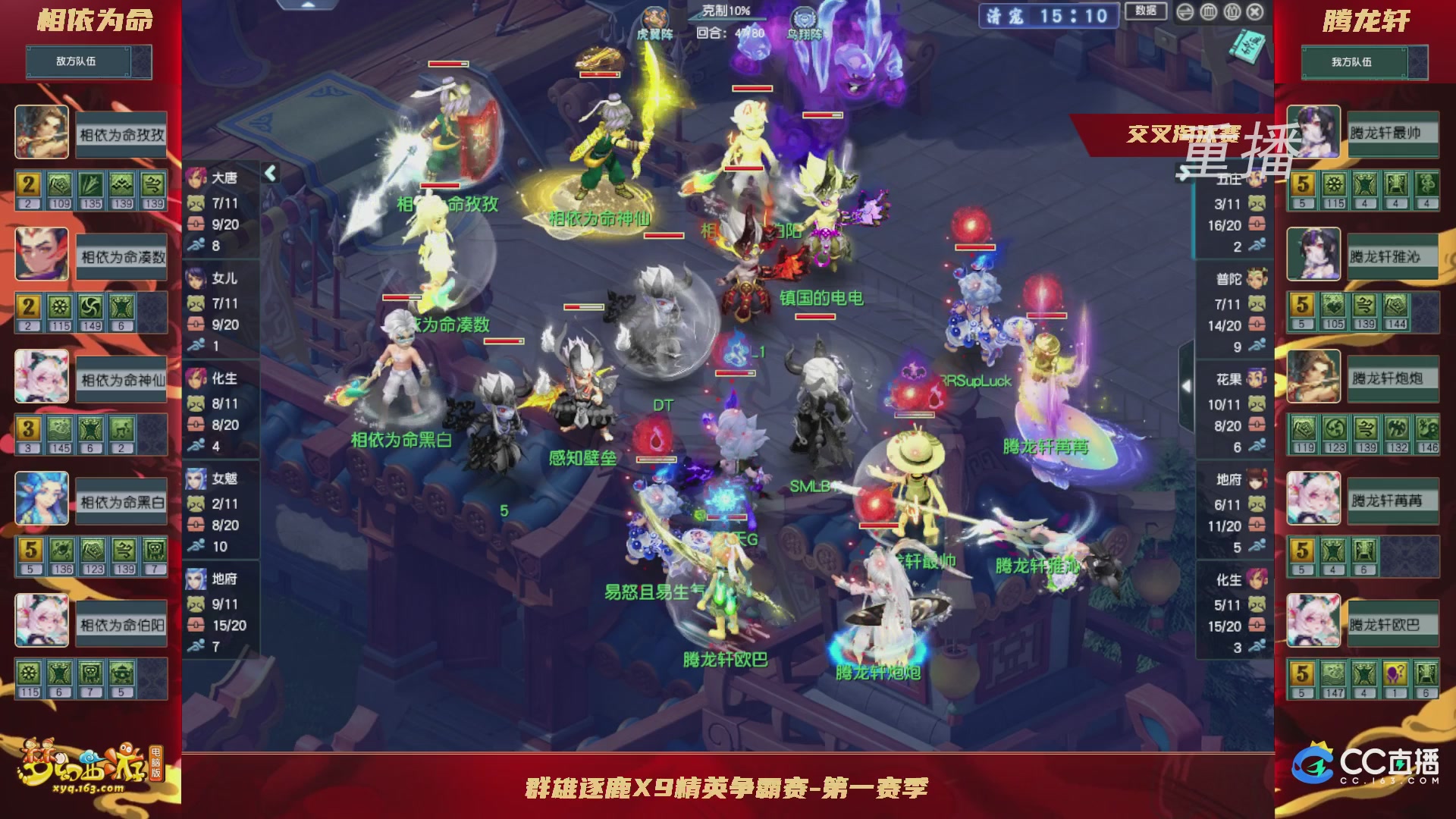The width and height of the screenshot is (1456, 819).
Task: Toggle the spectator circular button in top-right group
Action: pos(1232,12)
